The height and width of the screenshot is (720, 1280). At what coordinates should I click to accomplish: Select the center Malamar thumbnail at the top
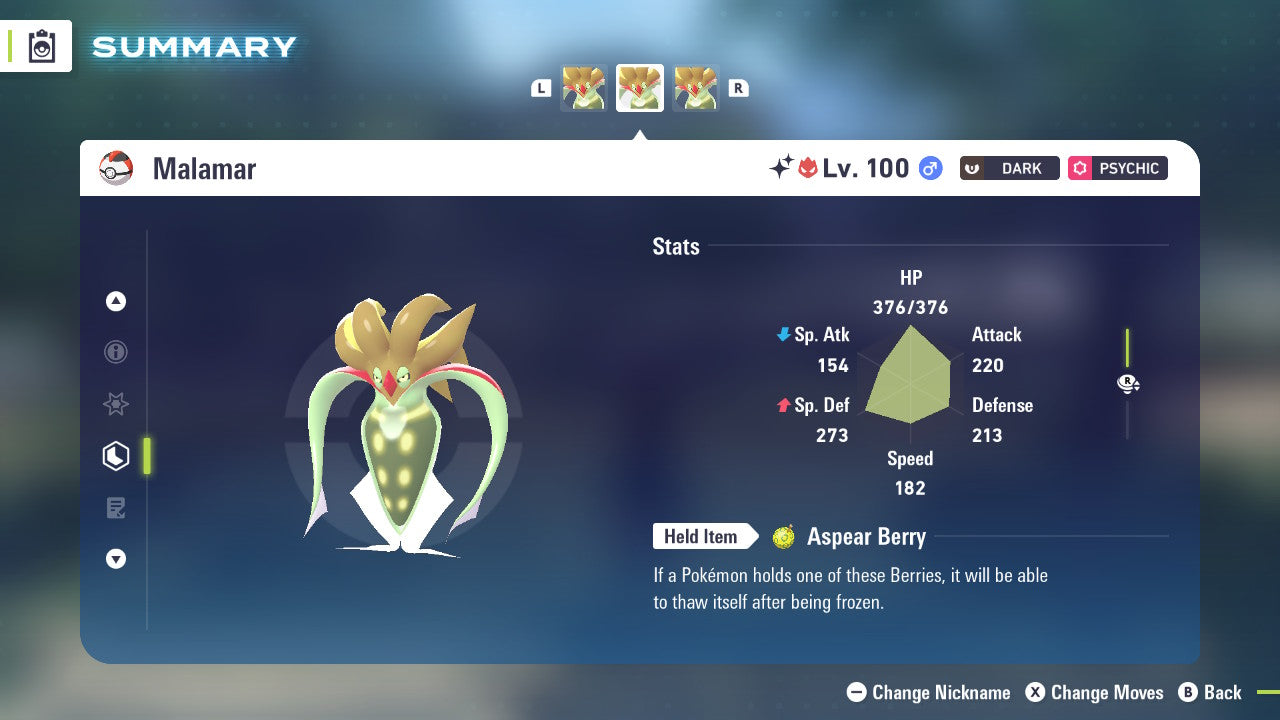click(640, 87)
